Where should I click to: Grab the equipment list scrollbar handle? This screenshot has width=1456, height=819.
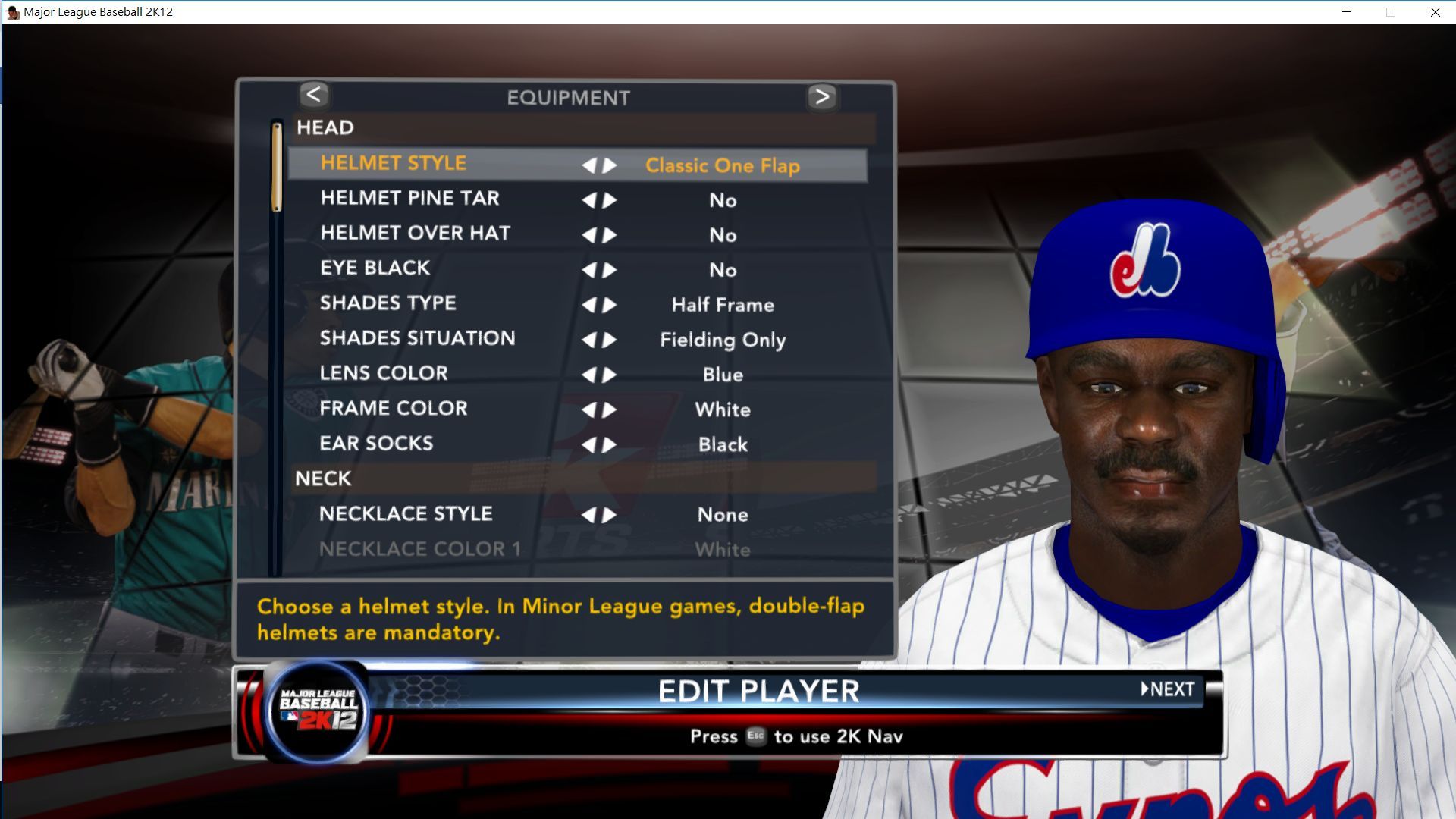point(277,167)
